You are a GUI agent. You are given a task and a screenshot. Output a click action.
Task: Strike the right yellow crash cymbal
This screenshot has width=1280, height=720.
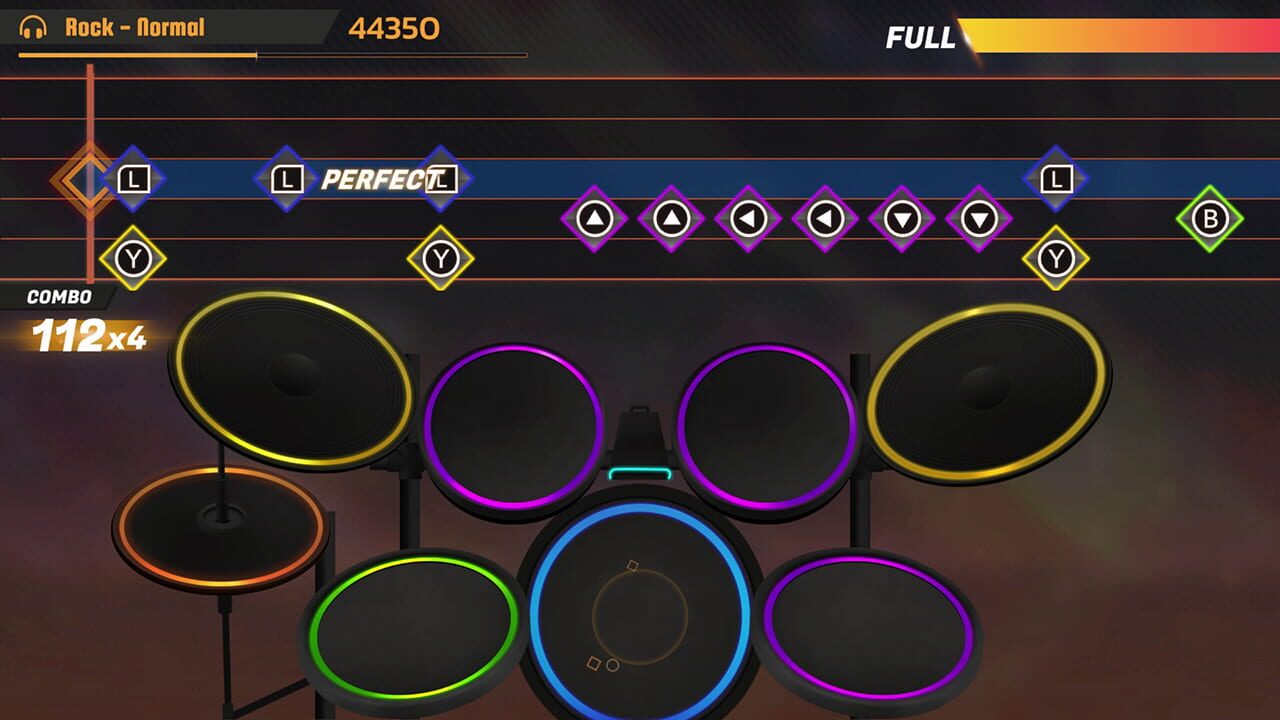click(985, 390)
